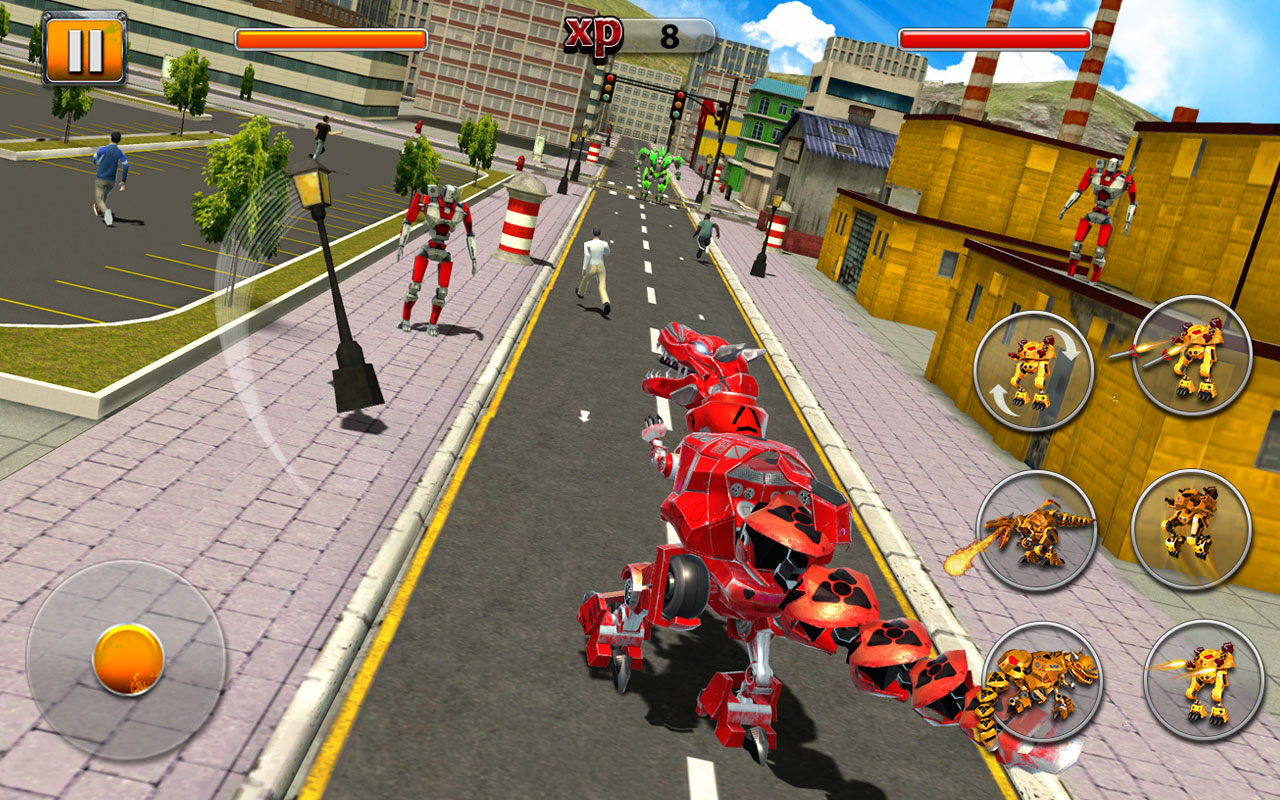Pause the game with the pause button

click(x=84, y=44)
